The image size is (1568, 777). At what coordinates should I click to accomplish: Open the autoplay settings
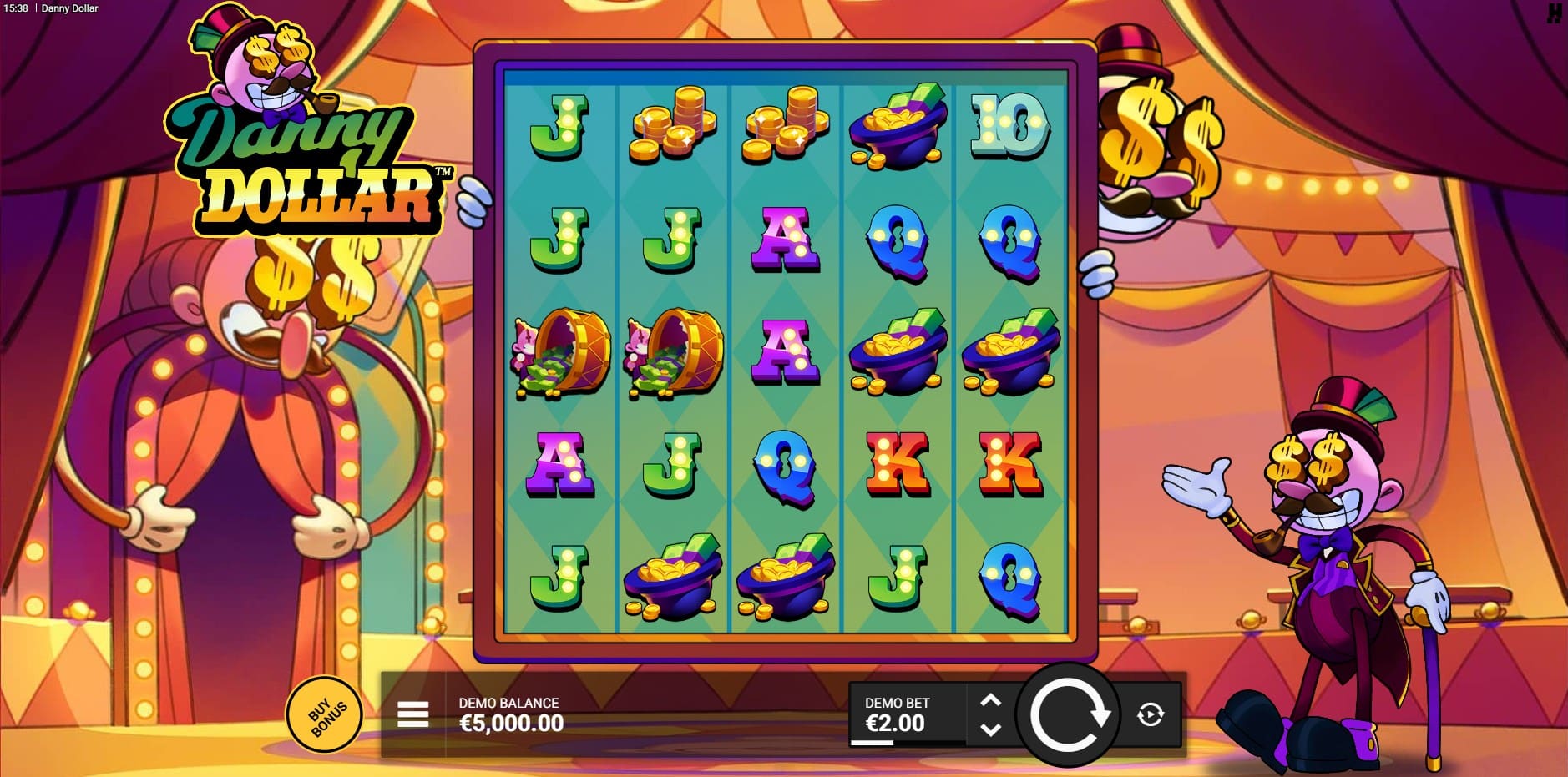click(x=1151, y=714)
